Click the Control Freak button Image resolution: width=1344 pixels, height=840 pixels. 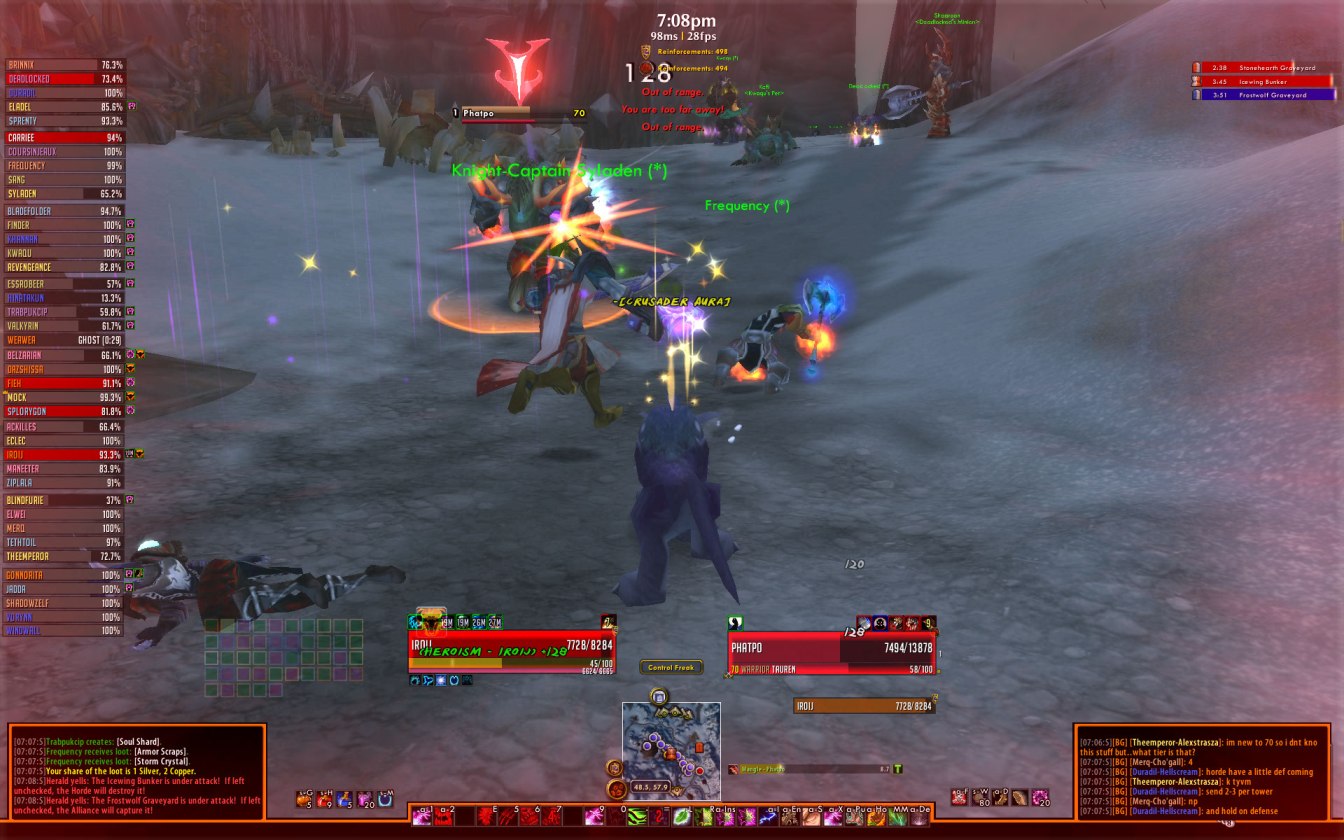[x=671, y=667]
